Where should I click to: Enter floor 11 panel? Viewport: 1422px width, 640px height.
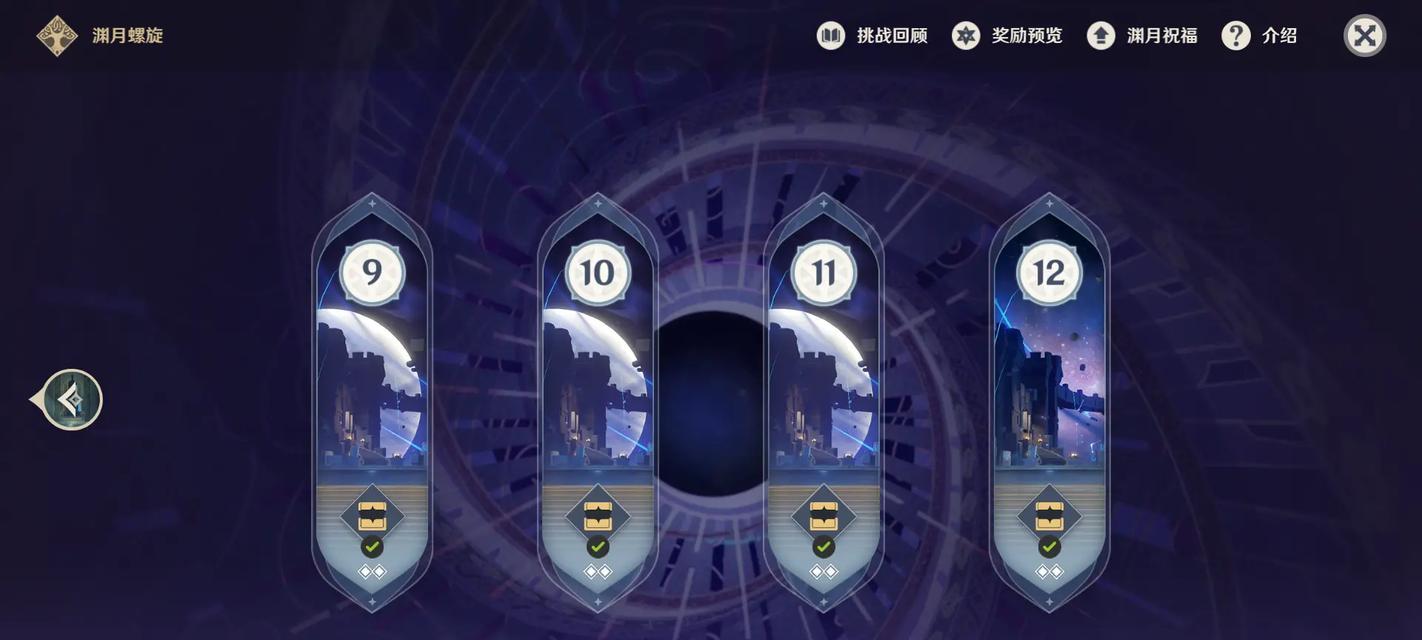(823, 390)
